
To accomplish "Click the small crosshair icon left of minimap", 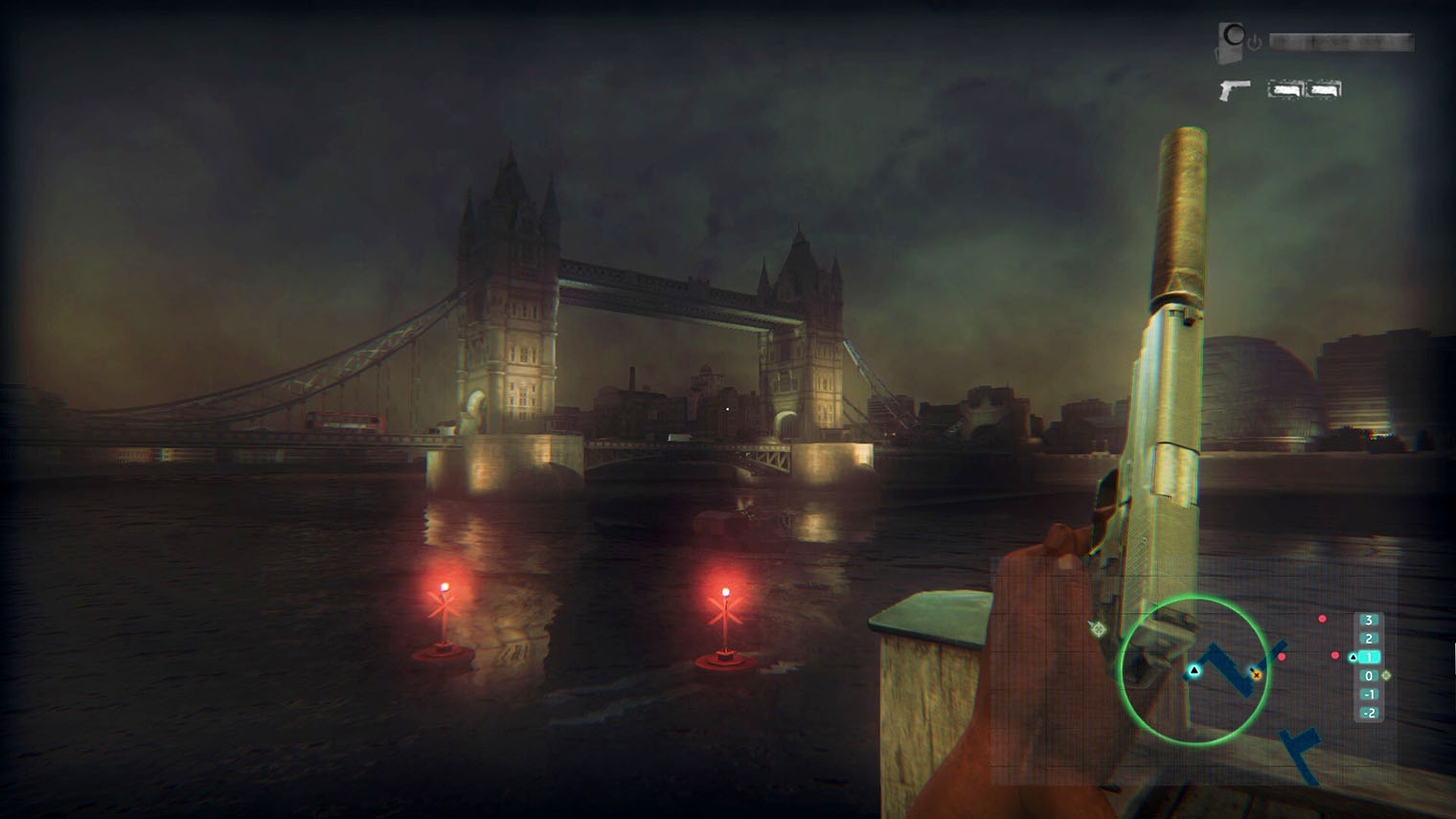I will 1097,629.
